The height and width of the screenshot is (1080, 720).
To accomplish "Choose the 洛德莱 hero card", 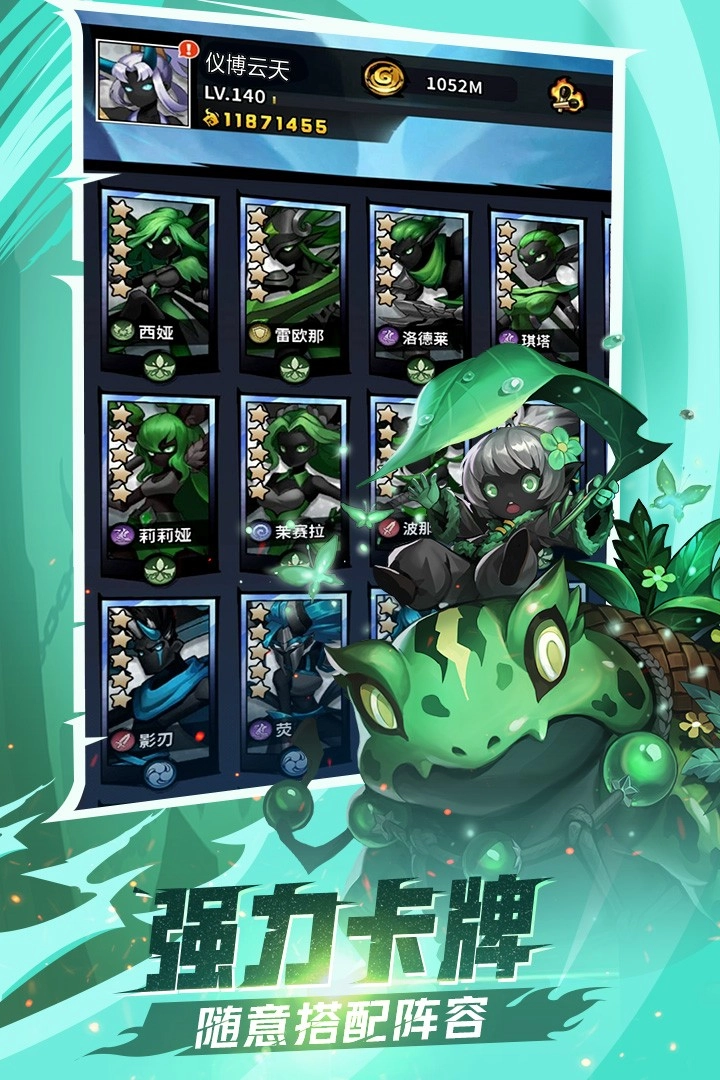I will coord(417,285).
